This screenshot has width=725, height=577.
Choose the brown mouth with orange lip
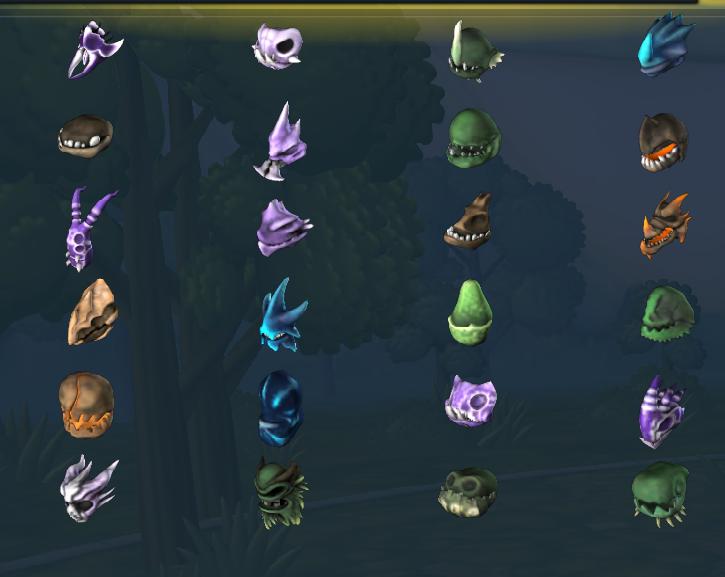[663, 141]
